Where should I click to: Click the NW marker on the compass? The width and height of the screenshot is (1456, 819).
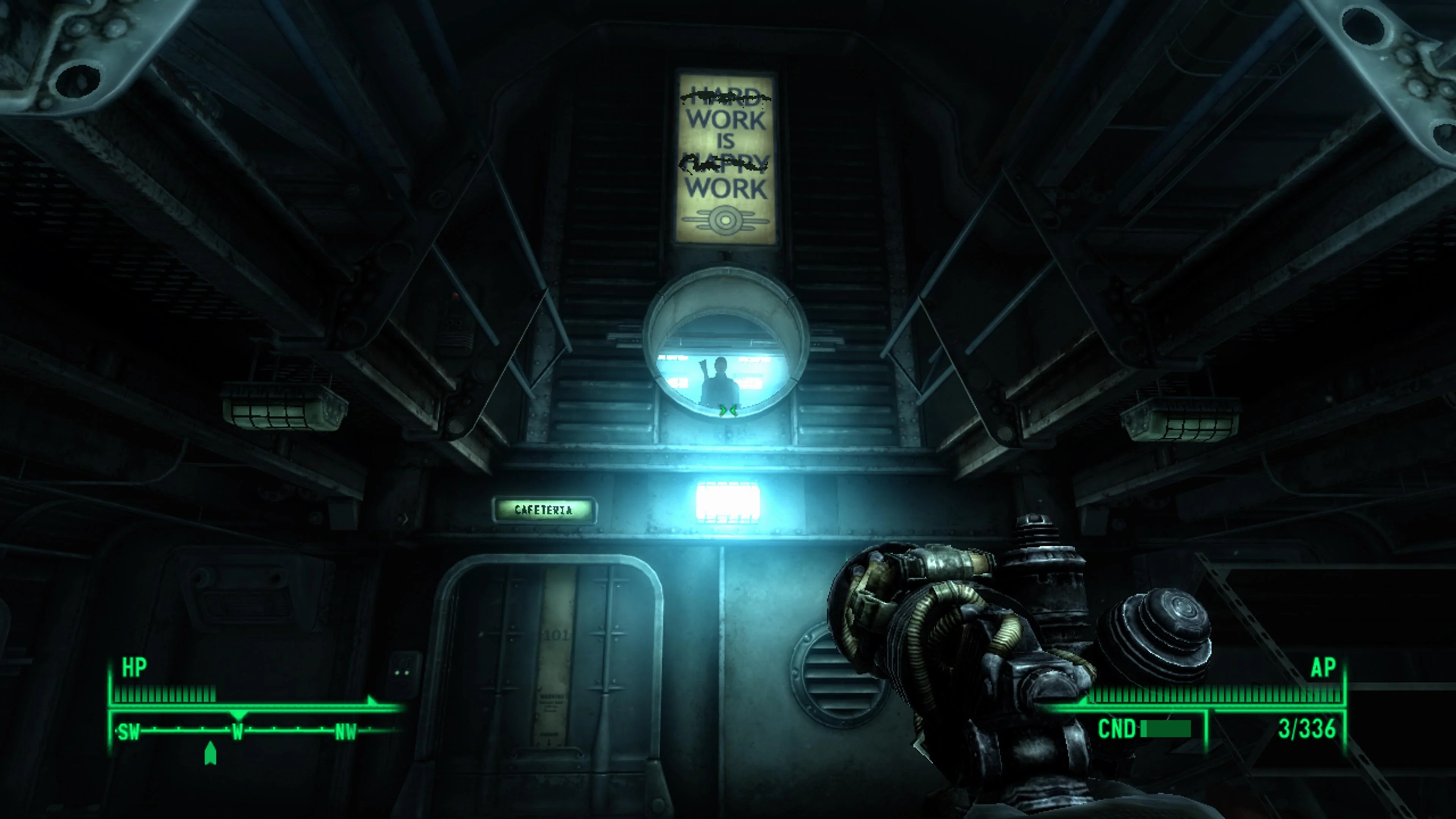[x=347, y=731]
